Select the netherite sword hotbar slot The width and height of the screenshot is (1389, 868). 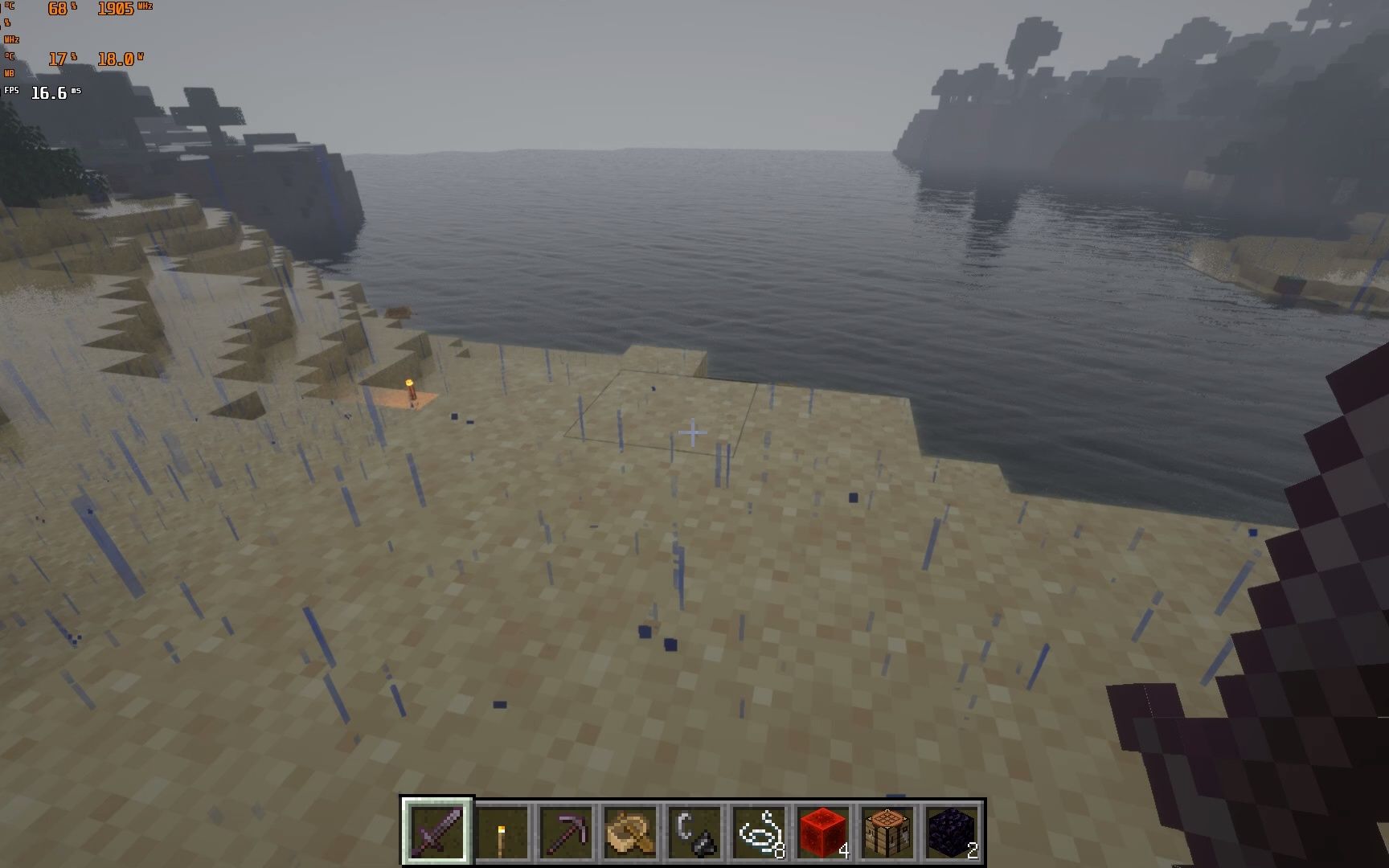(437, 832)
